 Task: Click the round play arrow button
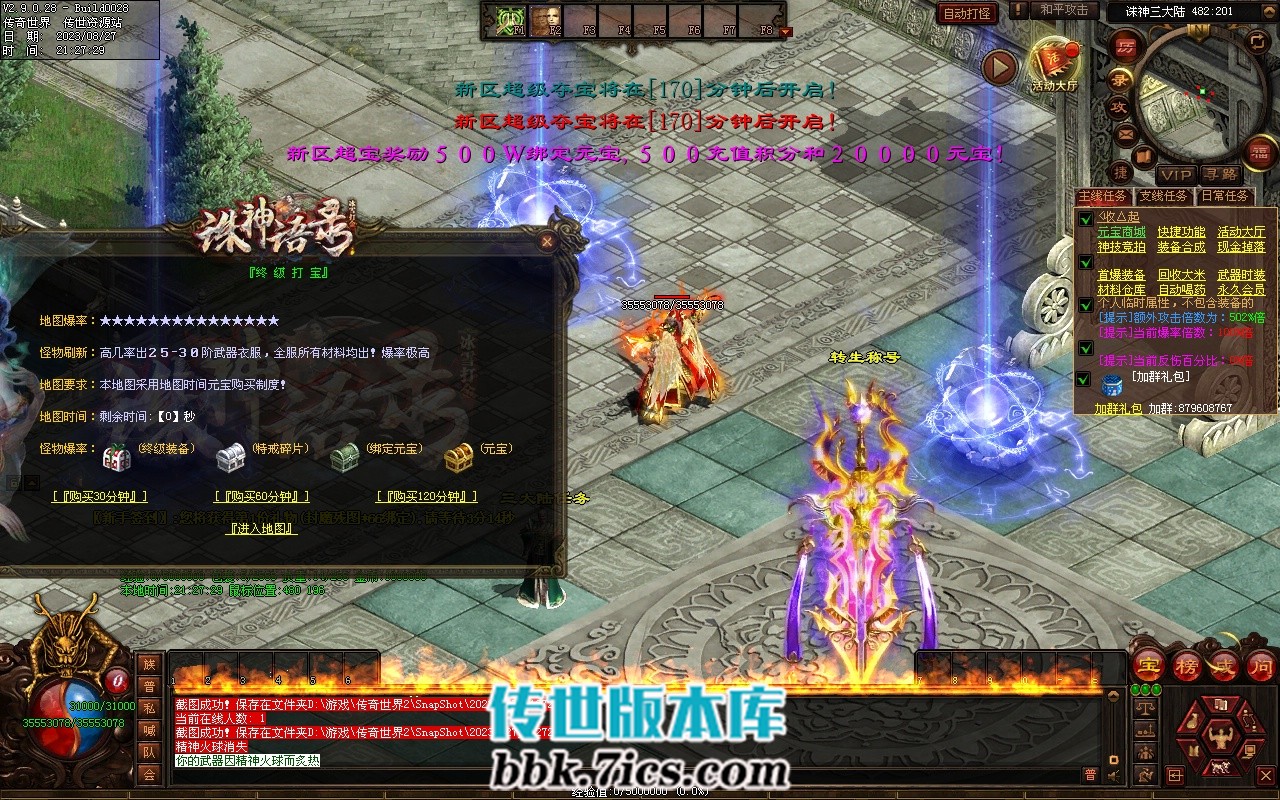pyautogui.click(x=999, y=67)
